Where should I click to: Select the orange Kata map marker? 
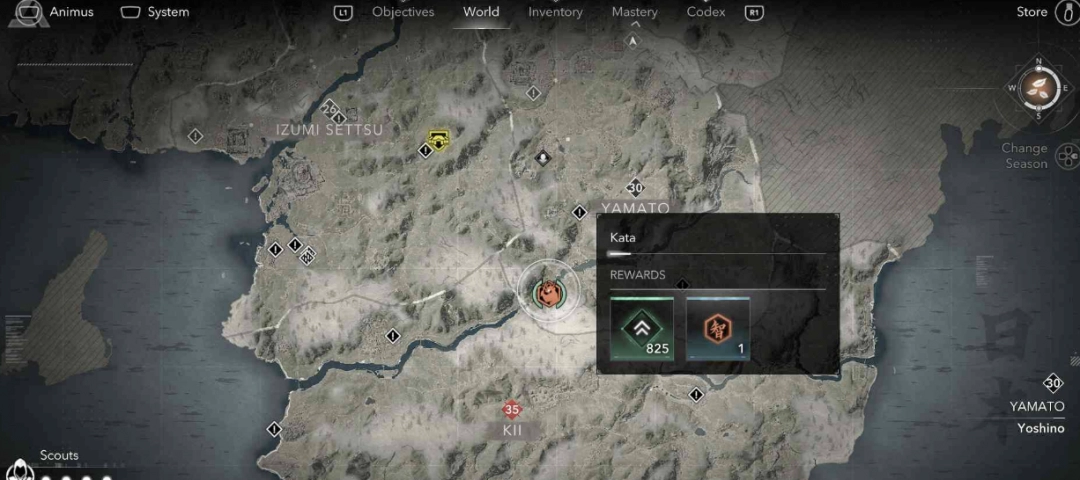point(547,291)
